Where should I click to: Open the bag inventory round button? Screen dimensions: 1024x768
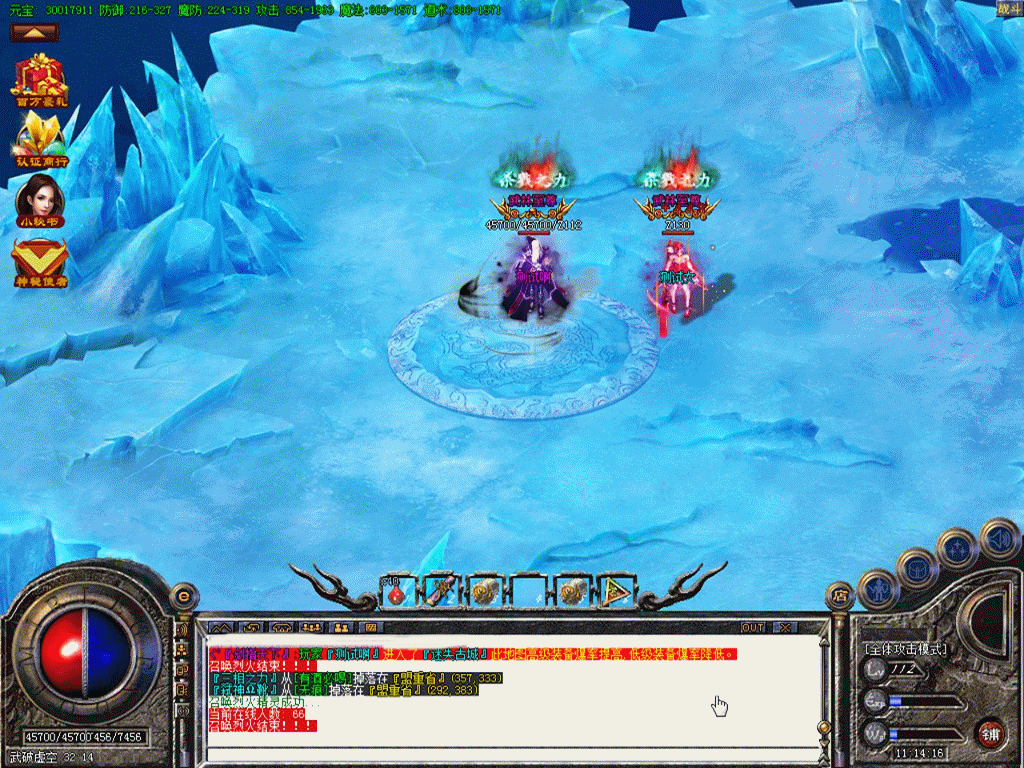(917, 568)
